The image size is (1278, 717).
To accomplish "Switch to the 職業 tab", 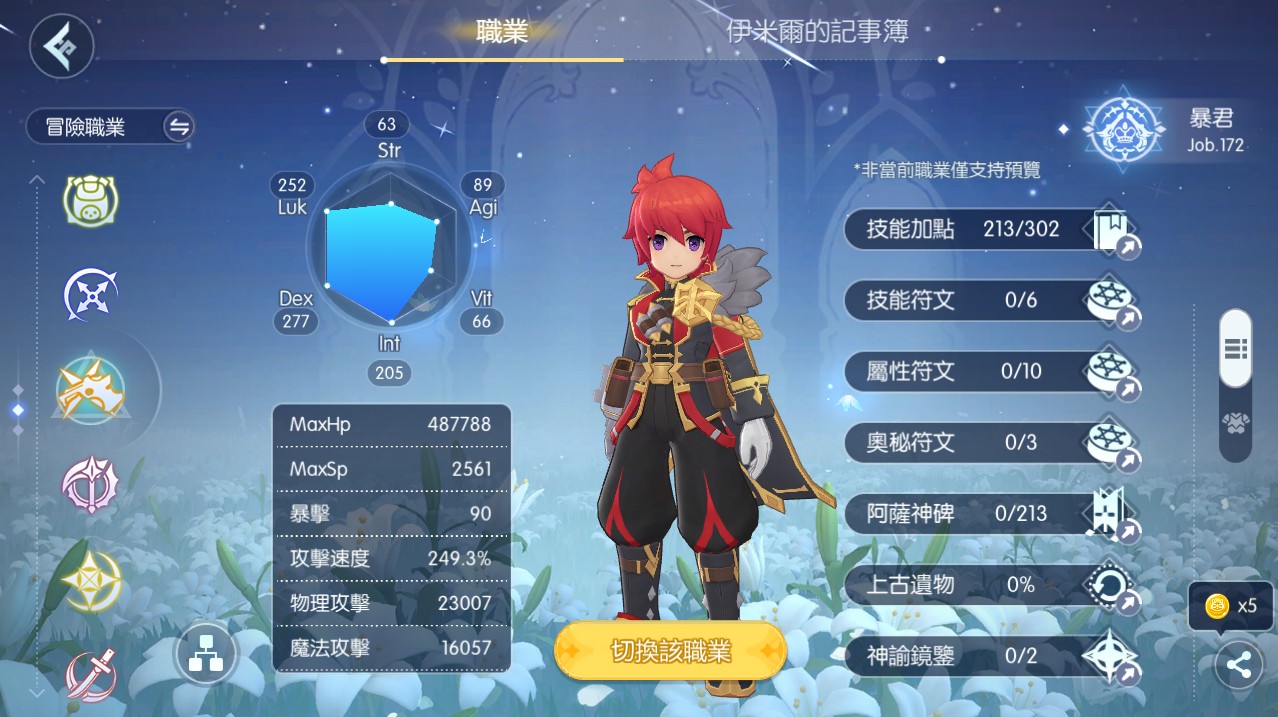I will pos(502,32).
